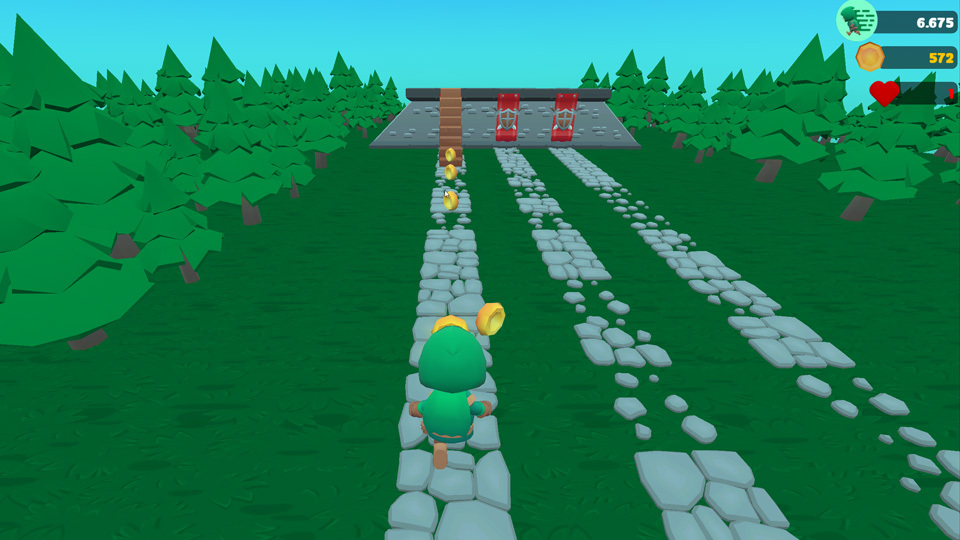
Task: Click the running character distance icon
Action: pos(856,20)
